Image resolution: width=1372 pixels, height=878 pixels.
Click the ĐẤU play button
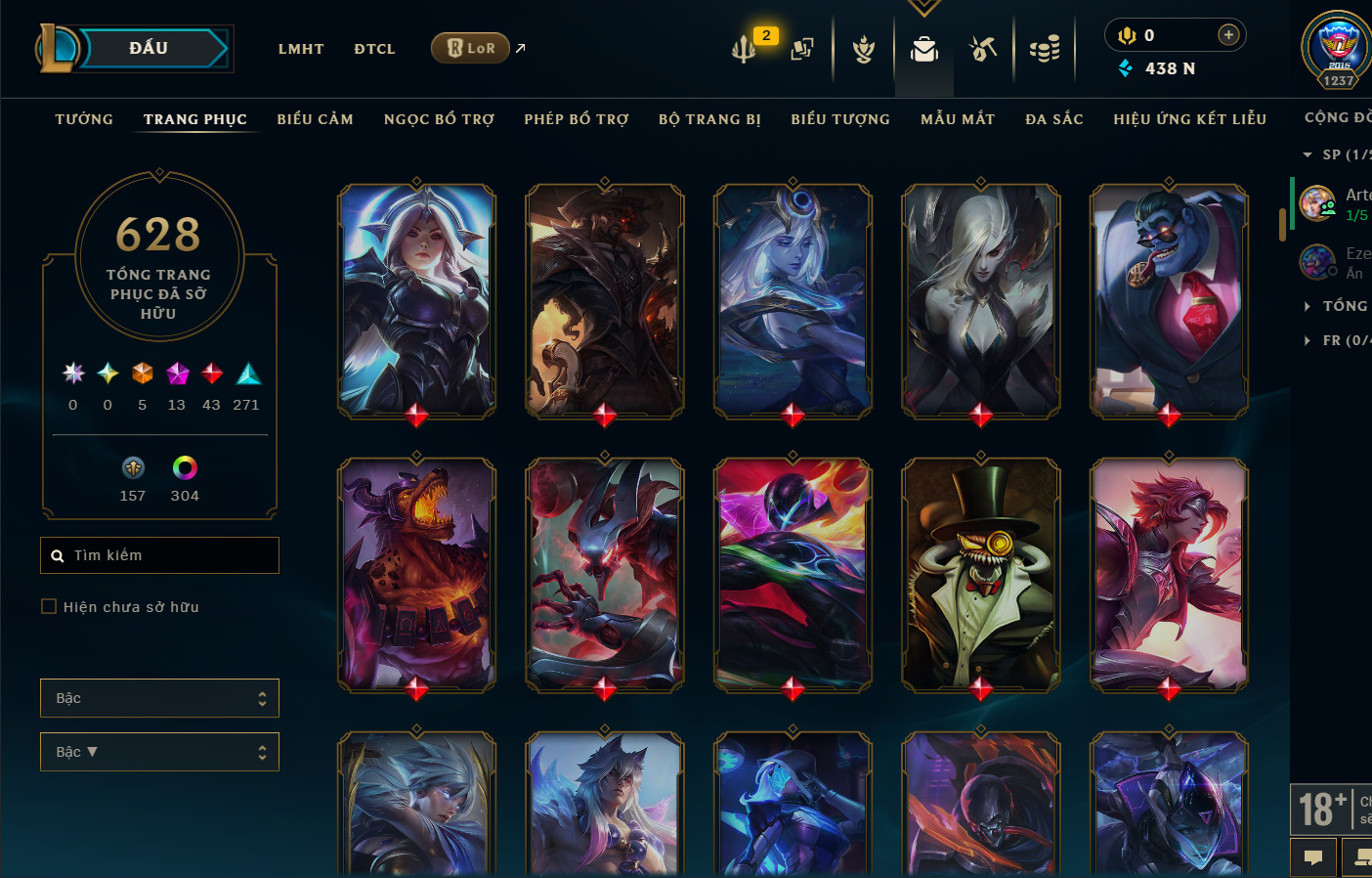pos(149,48)
